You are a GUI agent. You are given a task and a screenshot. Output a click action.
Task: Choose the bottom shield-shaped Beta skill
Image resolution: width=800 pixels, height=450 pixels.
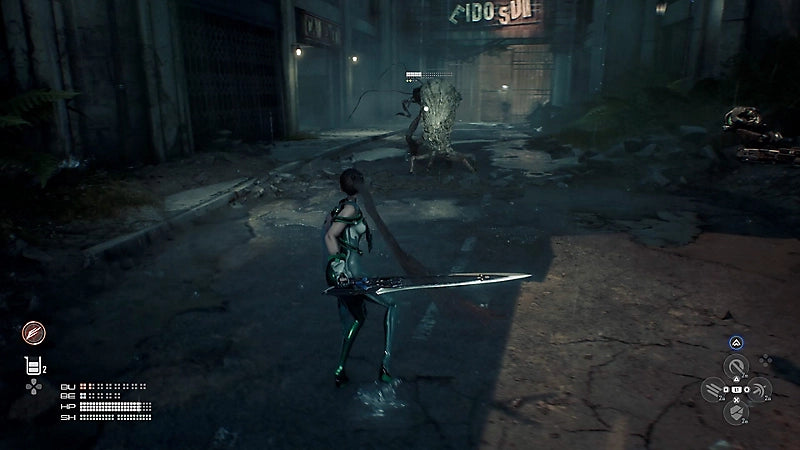coord(736,411)
